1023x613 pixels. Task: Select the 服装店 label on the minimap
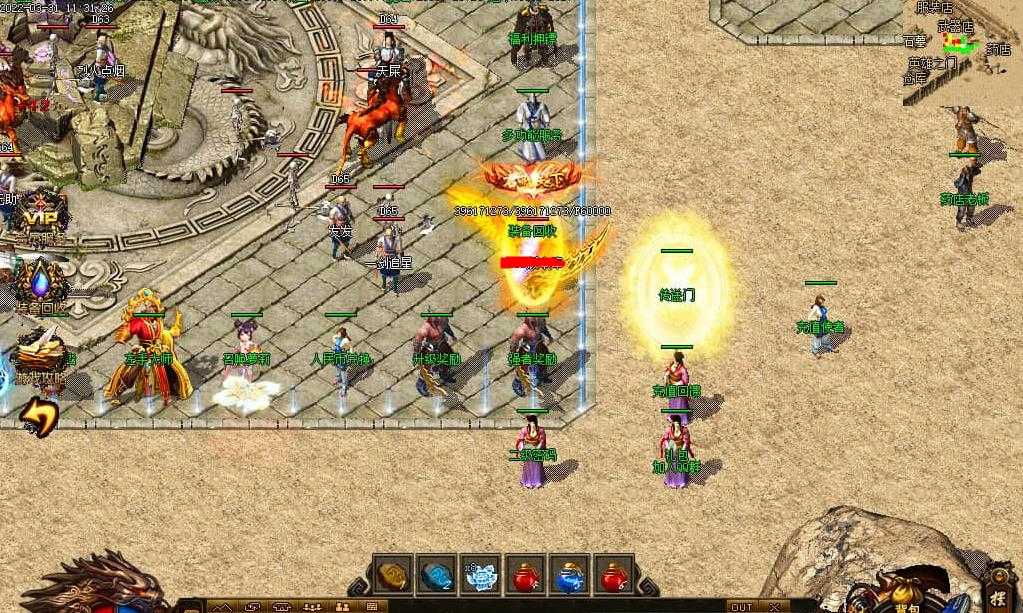coord(934,8)
